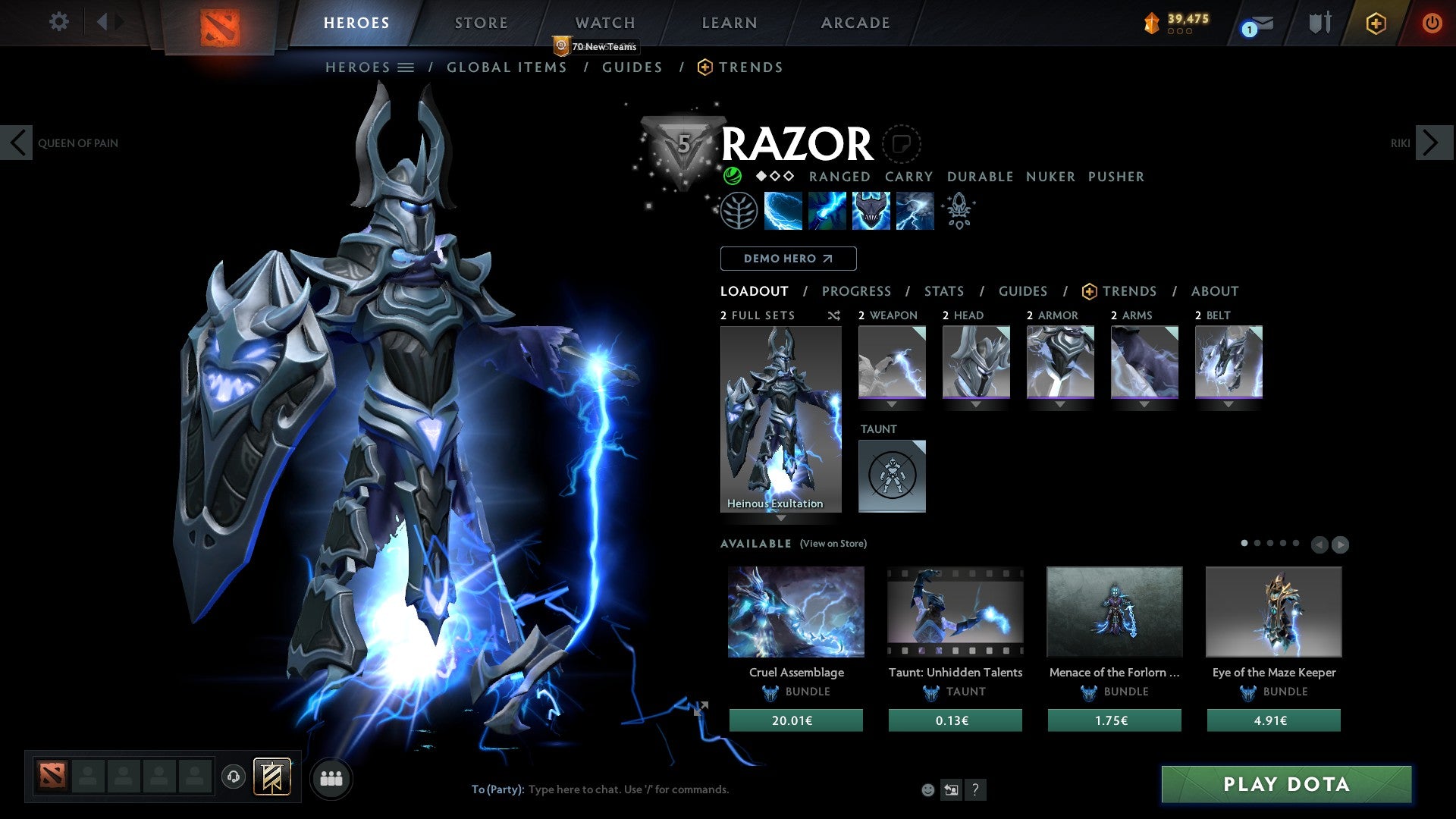
Task: Open the heroes hamburger menu next to HEROES
Action: point(407,67)
